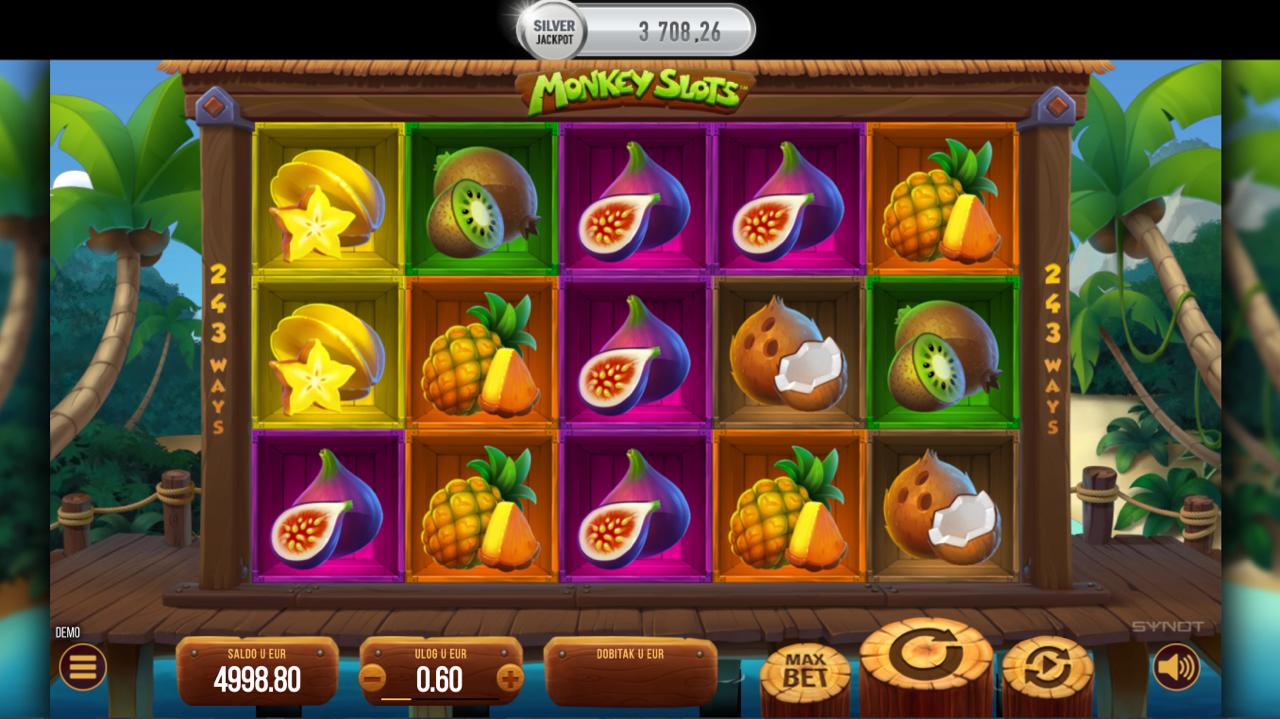Decrease the bet with the minus button
This screenshot has height=719, width=1280.
[x=372, y=679]
